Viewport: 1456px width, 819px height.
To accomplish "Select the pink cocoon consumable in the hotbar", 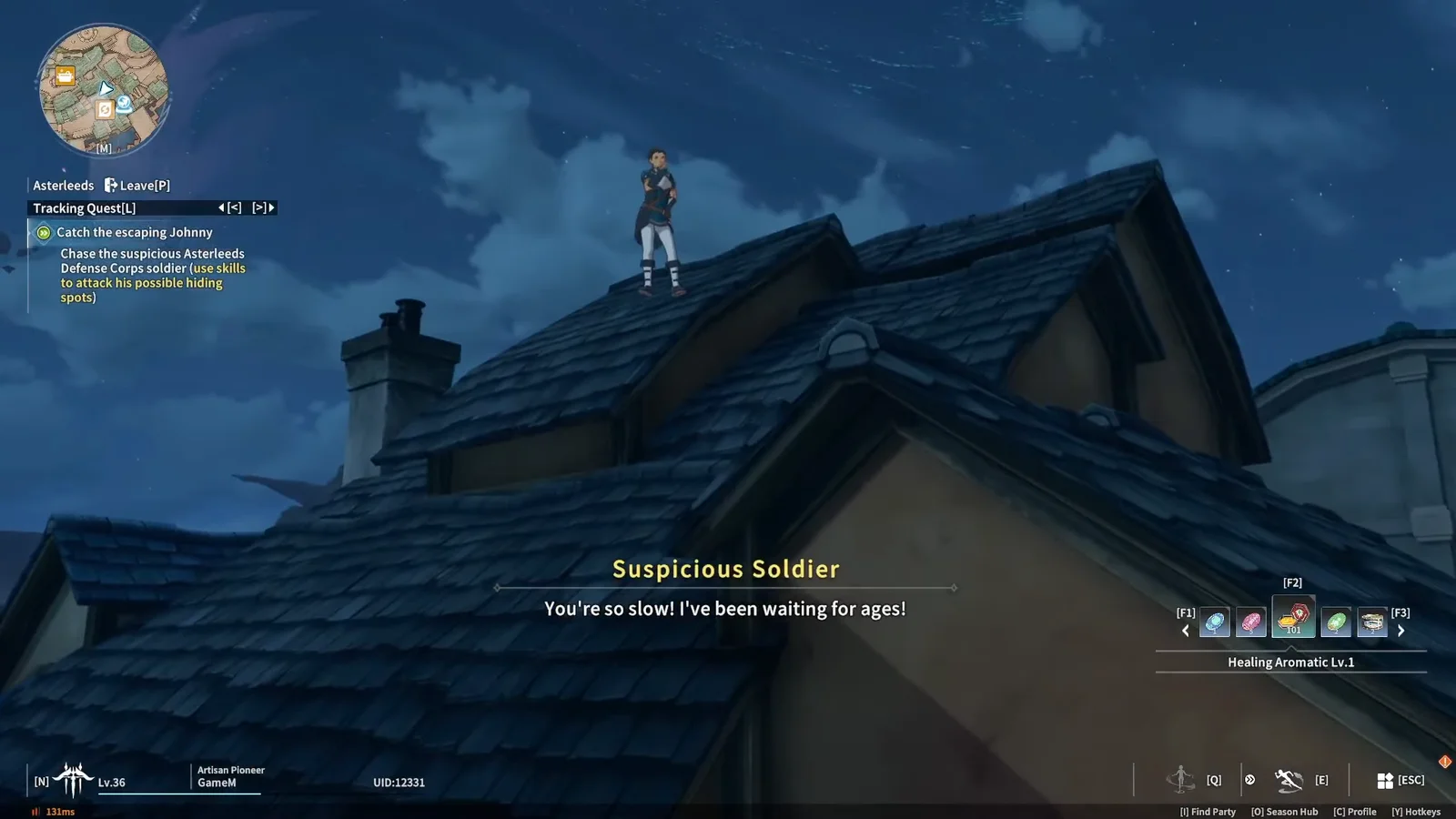I will point(1251,622).
